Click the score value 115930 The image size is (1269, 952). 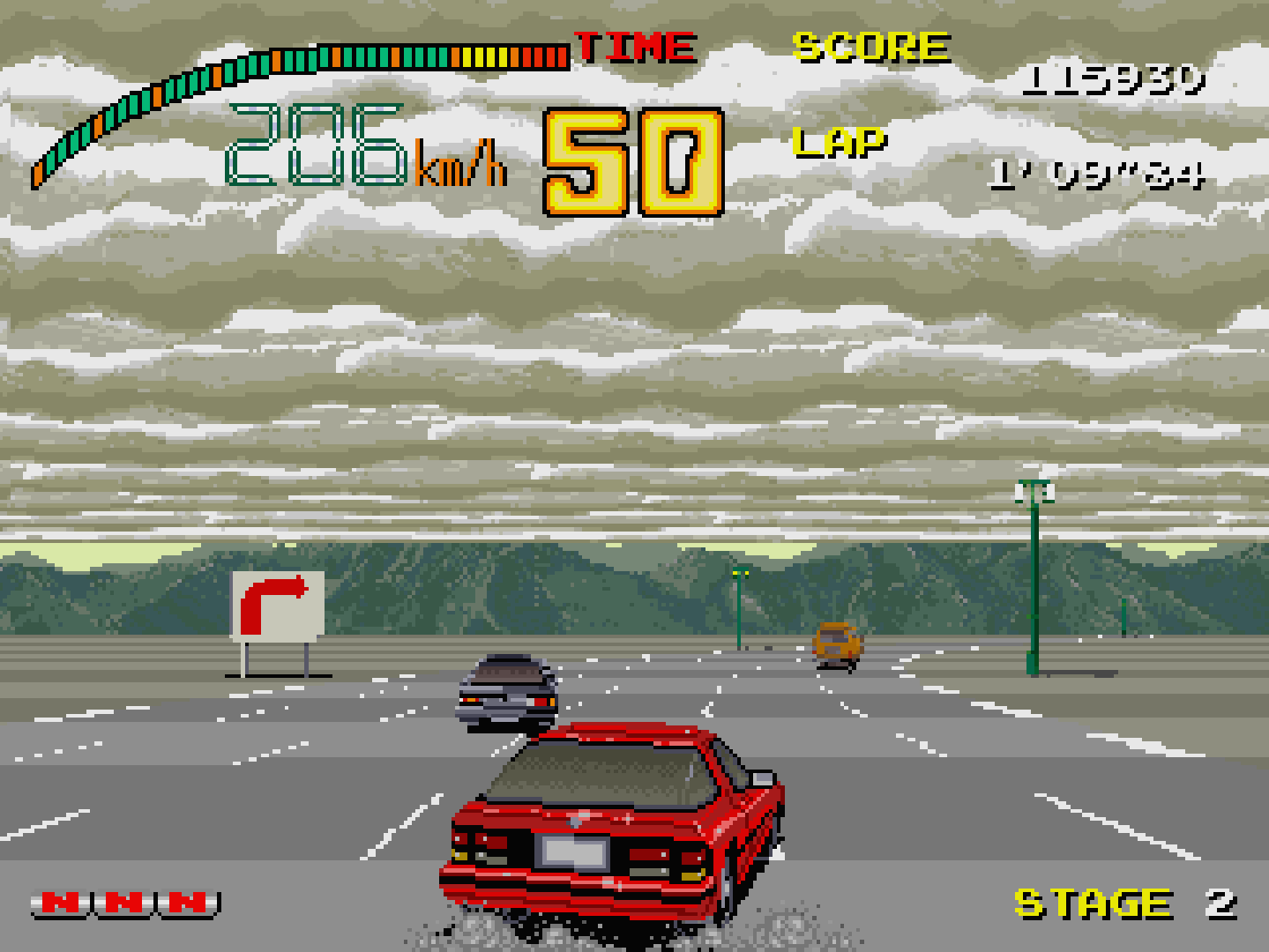tap(1113, 81)
